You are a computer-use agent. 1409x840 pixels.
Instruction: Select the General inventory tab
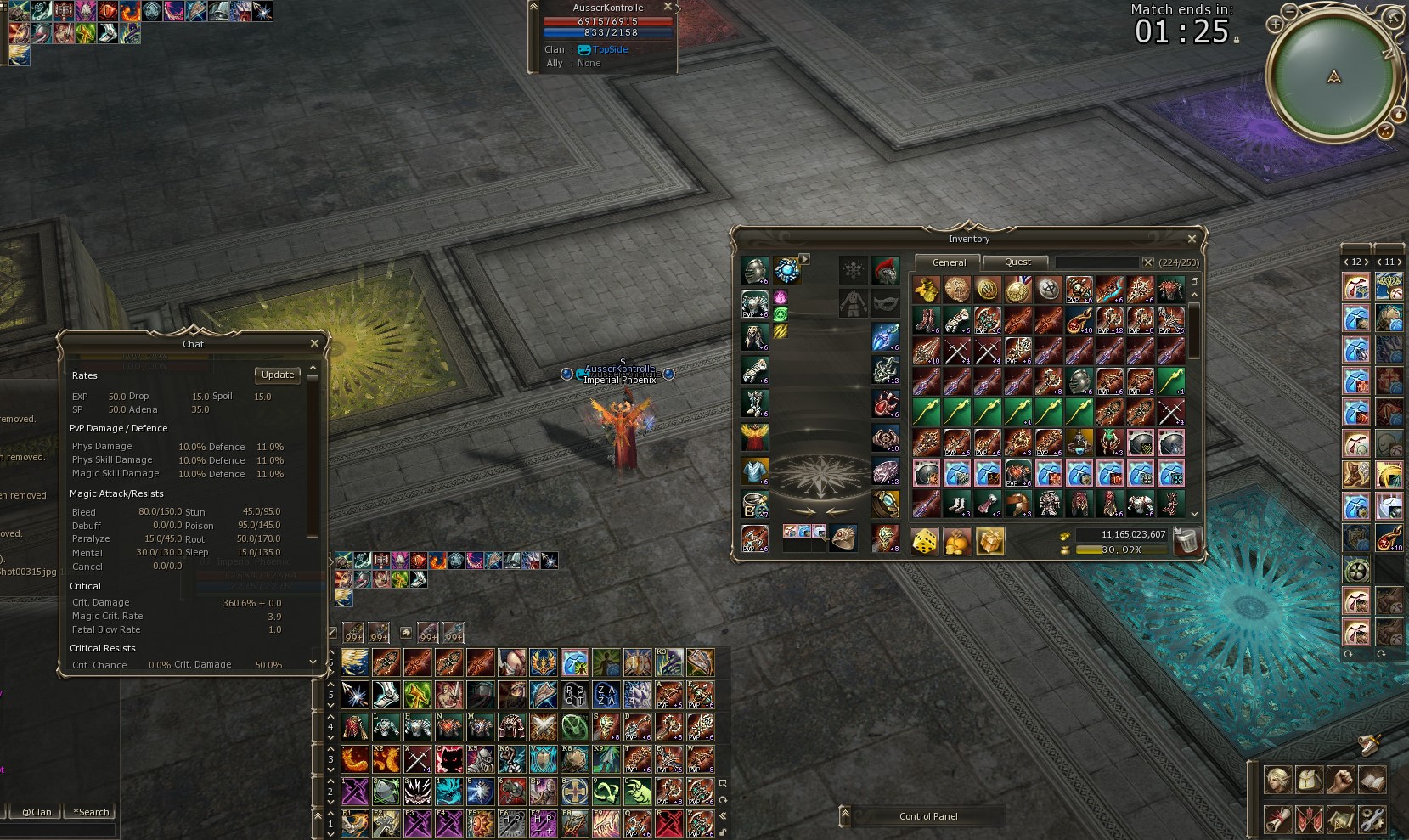(x=949, y=262)
